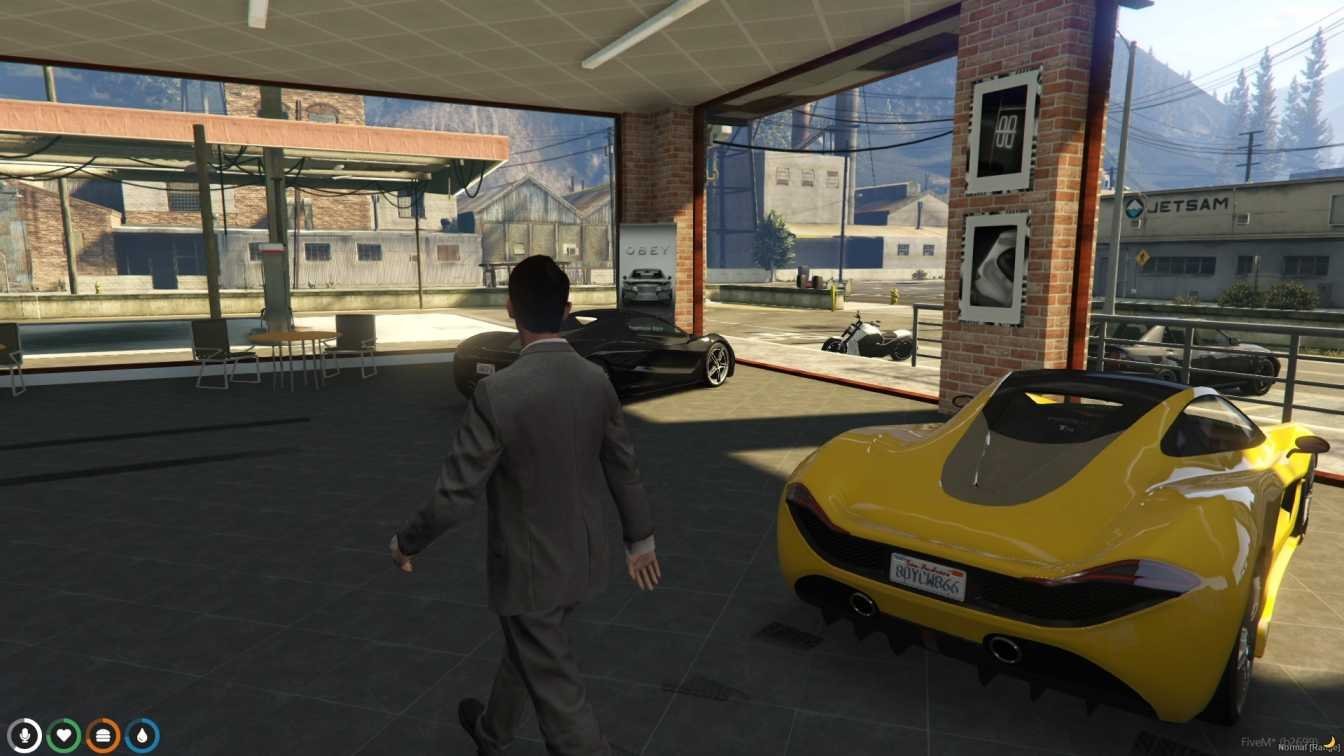Click the orange burger hunger icon
Image resolution: width=1344 pixels, height=756 pixels.
[102, 735]
